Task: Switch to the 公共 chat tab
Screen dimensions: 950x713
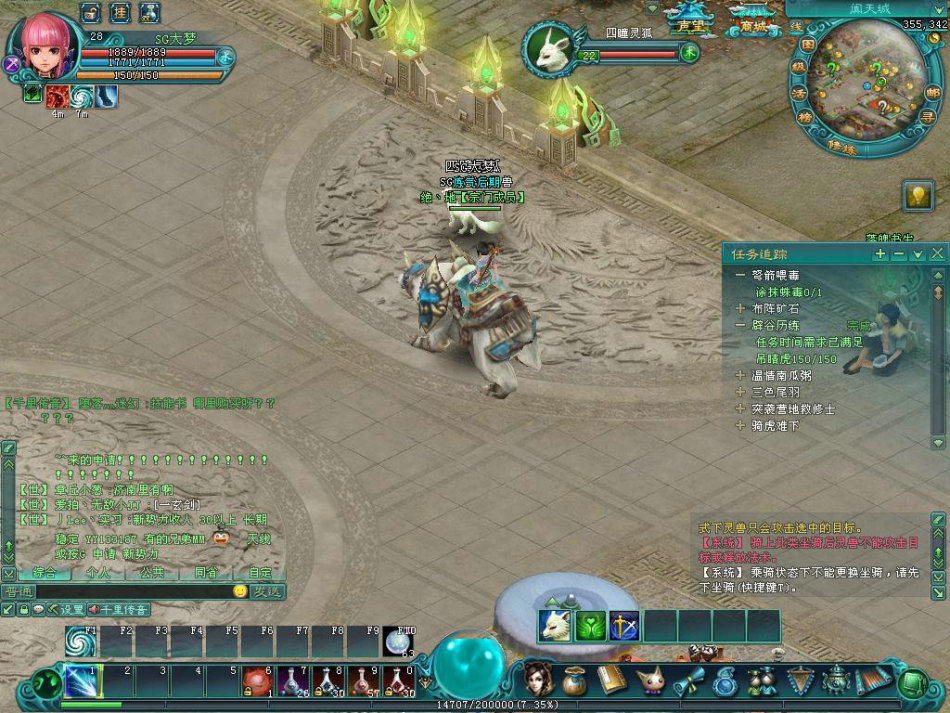Action: tap(152, 573)
